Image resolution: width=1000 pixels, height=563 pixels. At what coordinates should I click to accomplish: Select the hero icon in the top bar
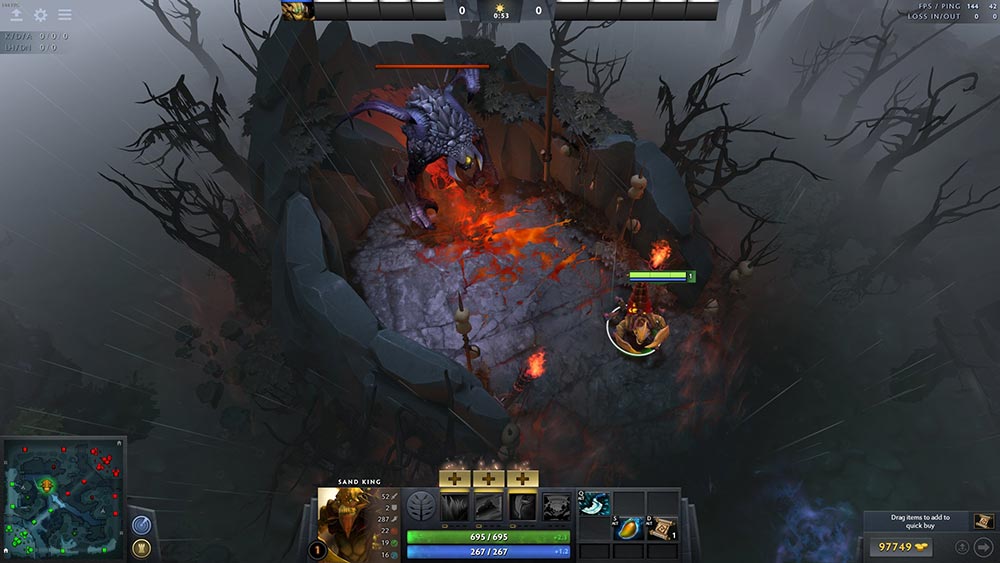click(297, 11)
